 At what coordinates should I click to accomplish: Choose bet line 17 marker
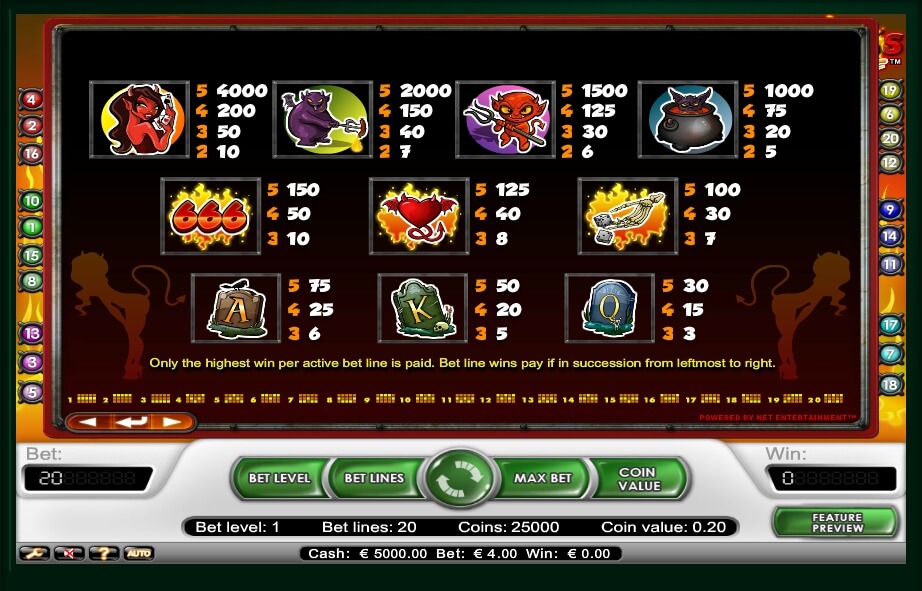click(890, 325)
